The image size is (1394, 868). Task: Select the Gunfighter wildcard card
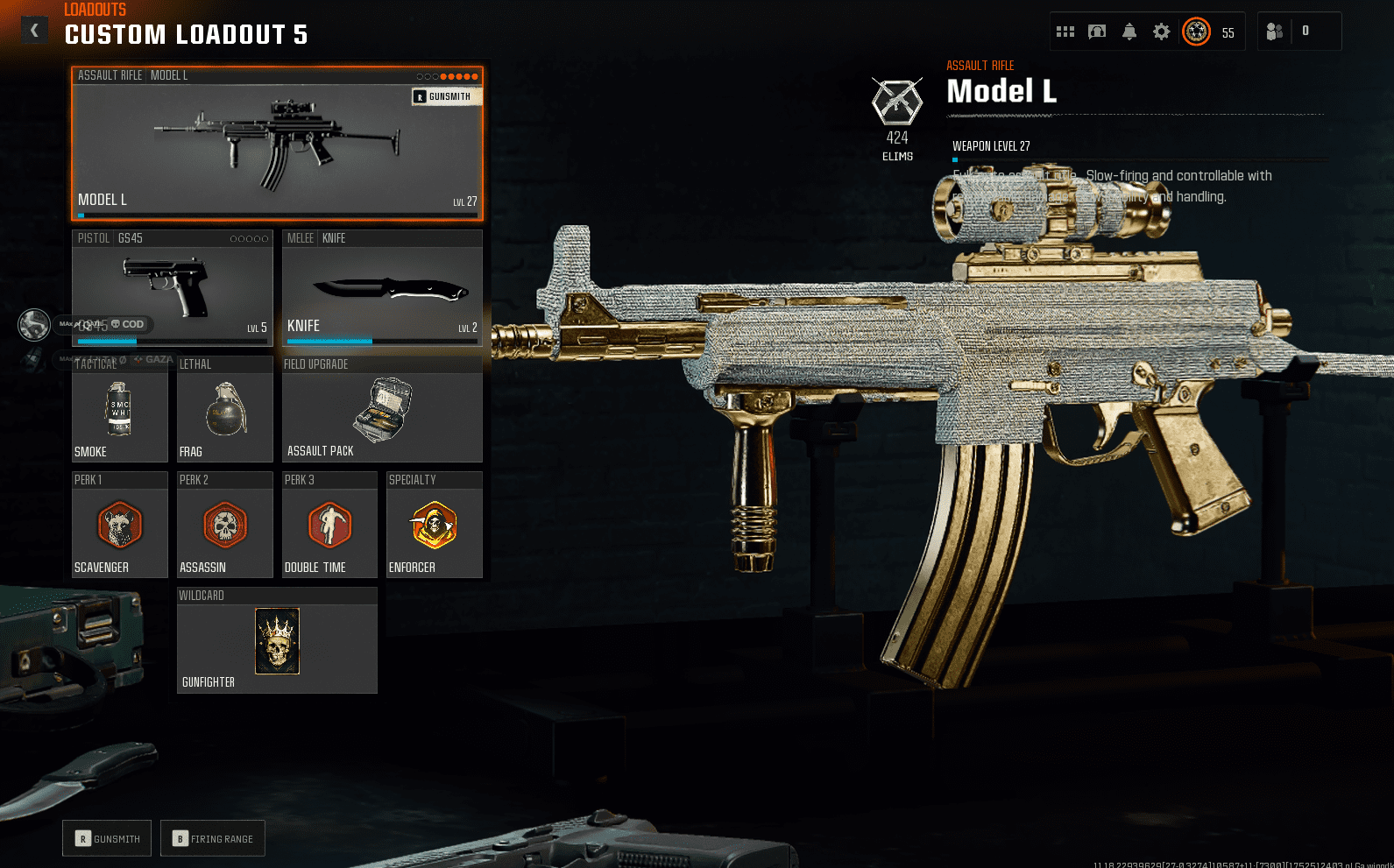pyautogui.click(x=277, y=641)
